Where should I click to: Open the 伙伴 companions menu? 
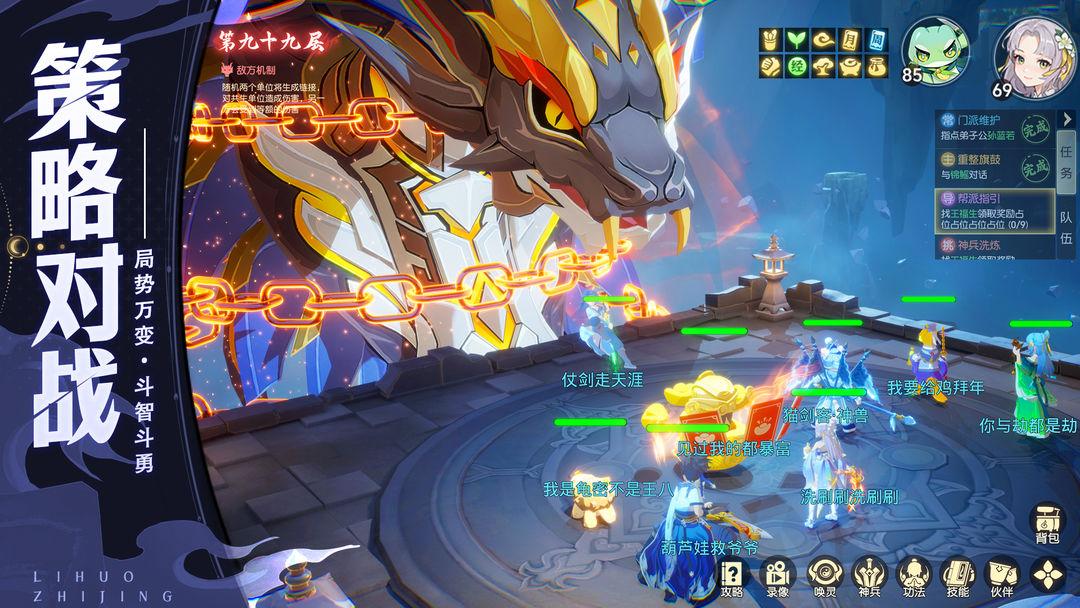coord(1001,577)
